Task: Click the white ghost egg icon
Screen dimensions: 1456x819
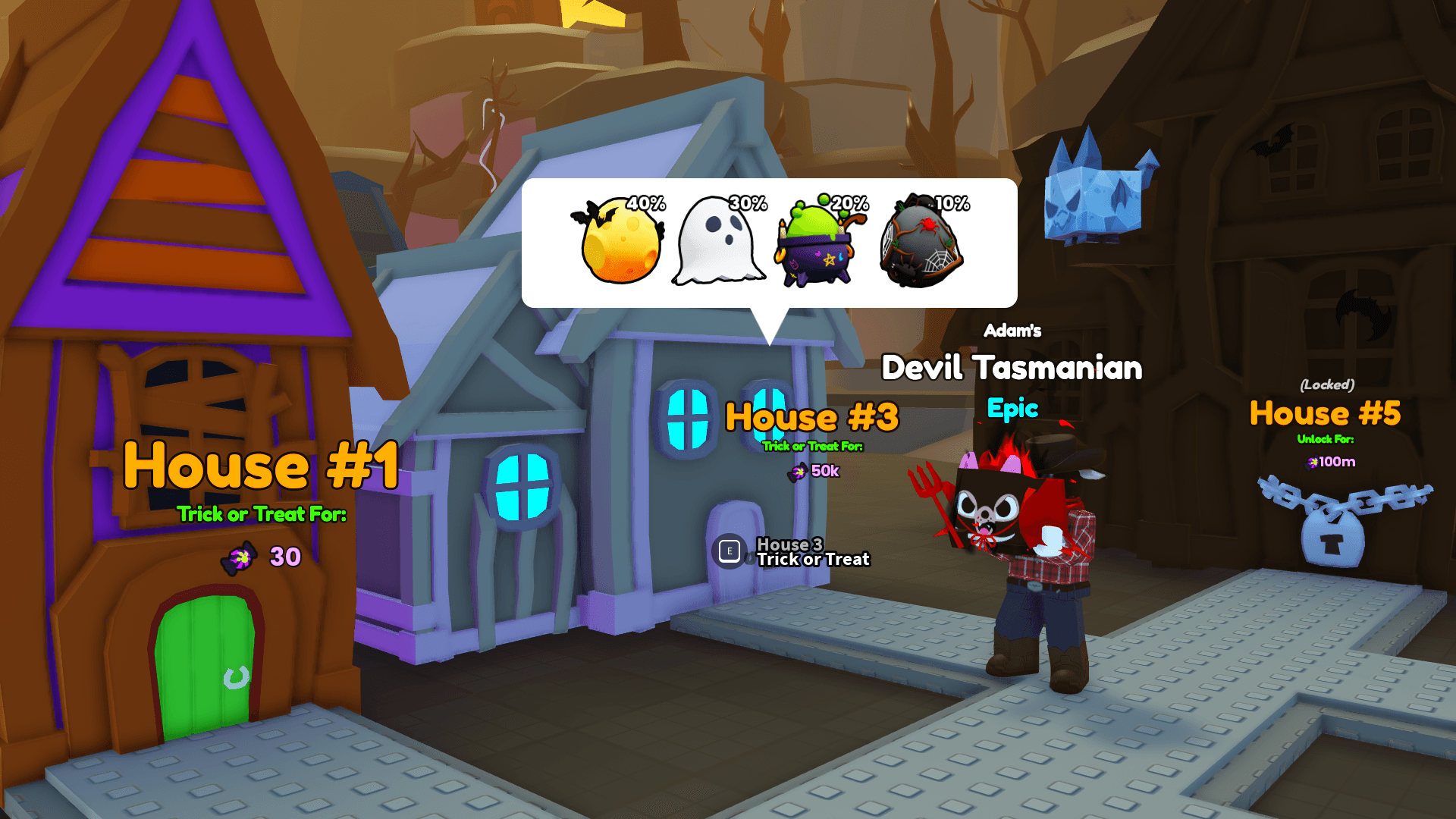Action: (x=717, y=243)
